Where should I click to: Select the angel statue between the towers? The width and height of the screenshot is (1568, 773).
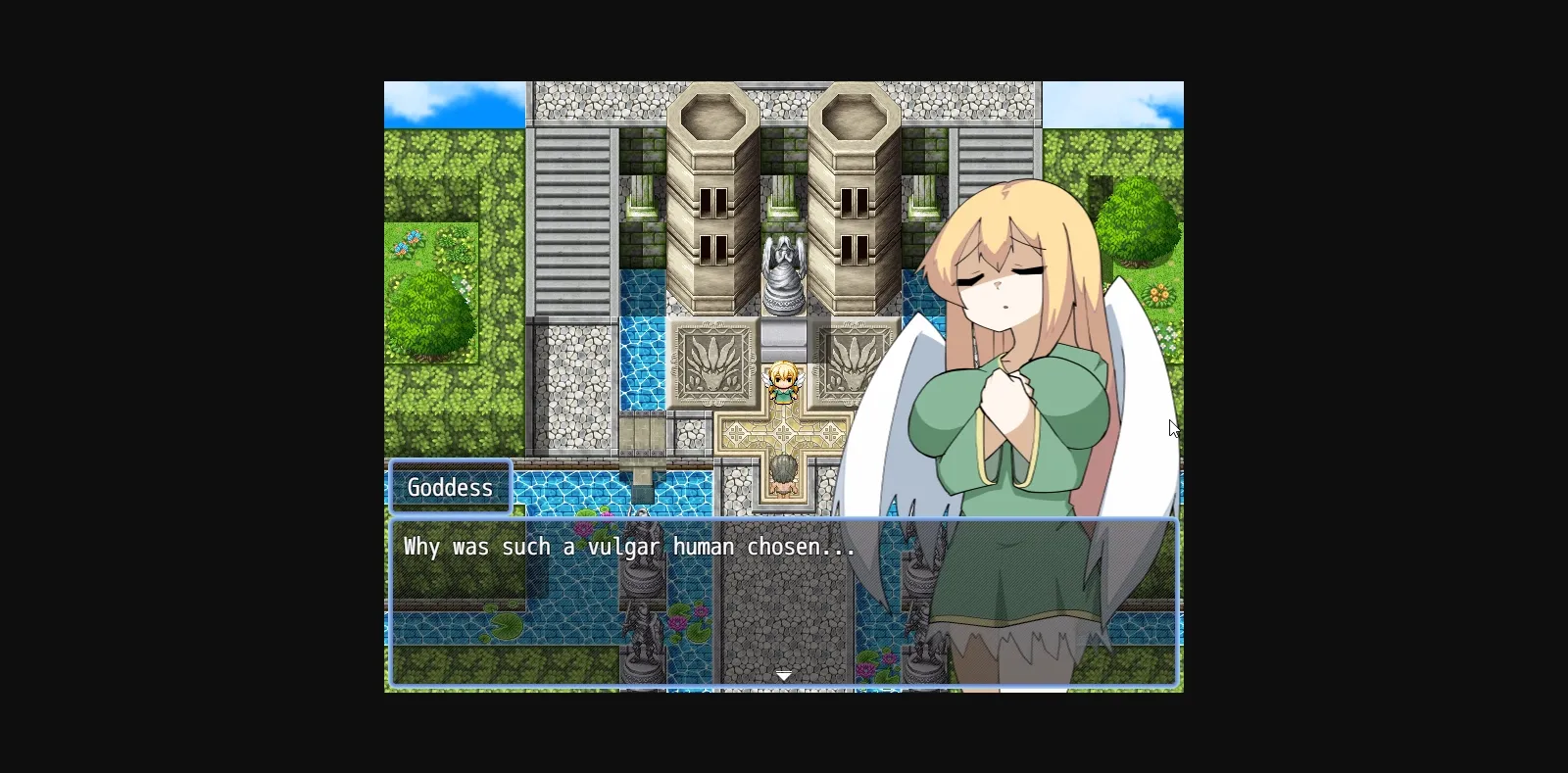(783, 274)
